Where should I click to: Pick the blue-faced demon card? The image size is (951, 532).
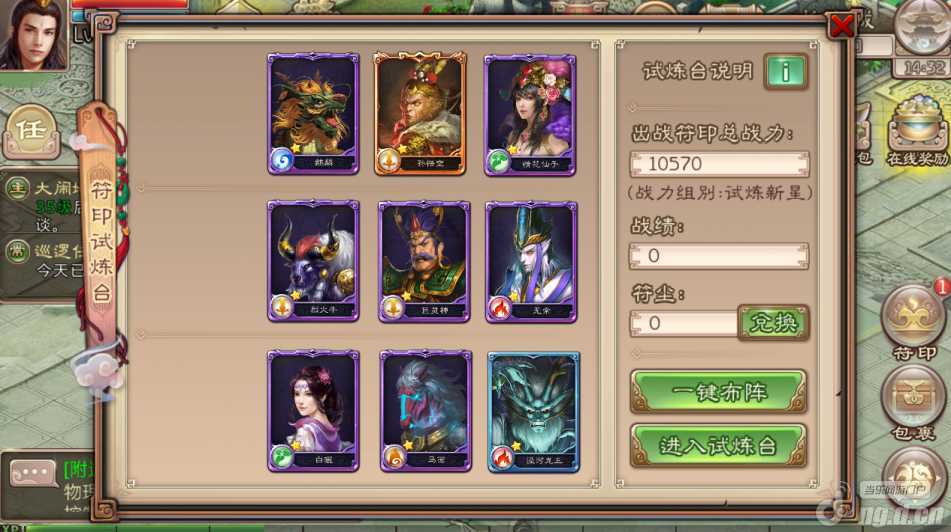click(426, 410)
